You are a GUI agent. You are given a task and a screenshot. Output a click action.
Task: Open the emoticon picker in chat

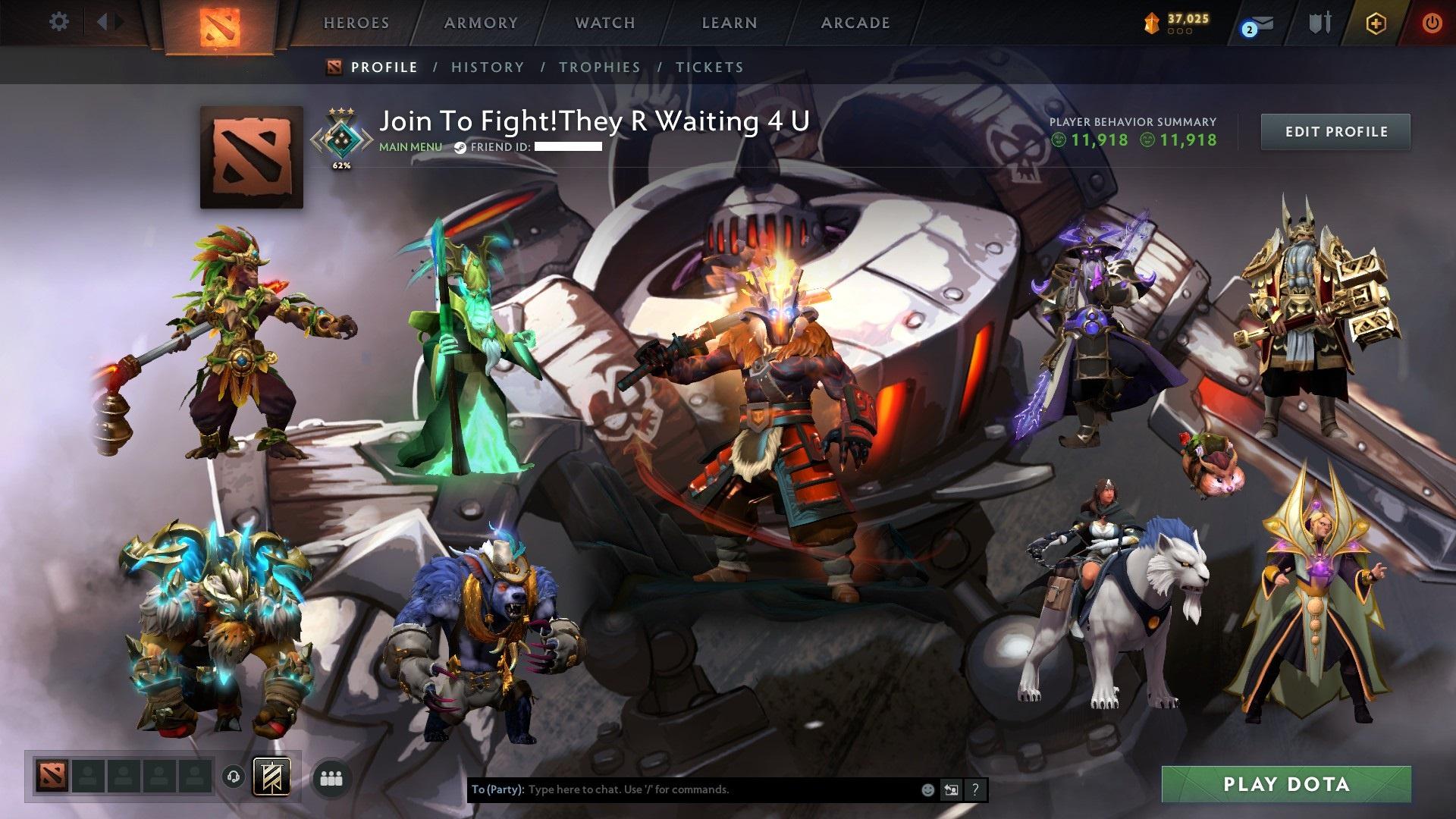927,790
